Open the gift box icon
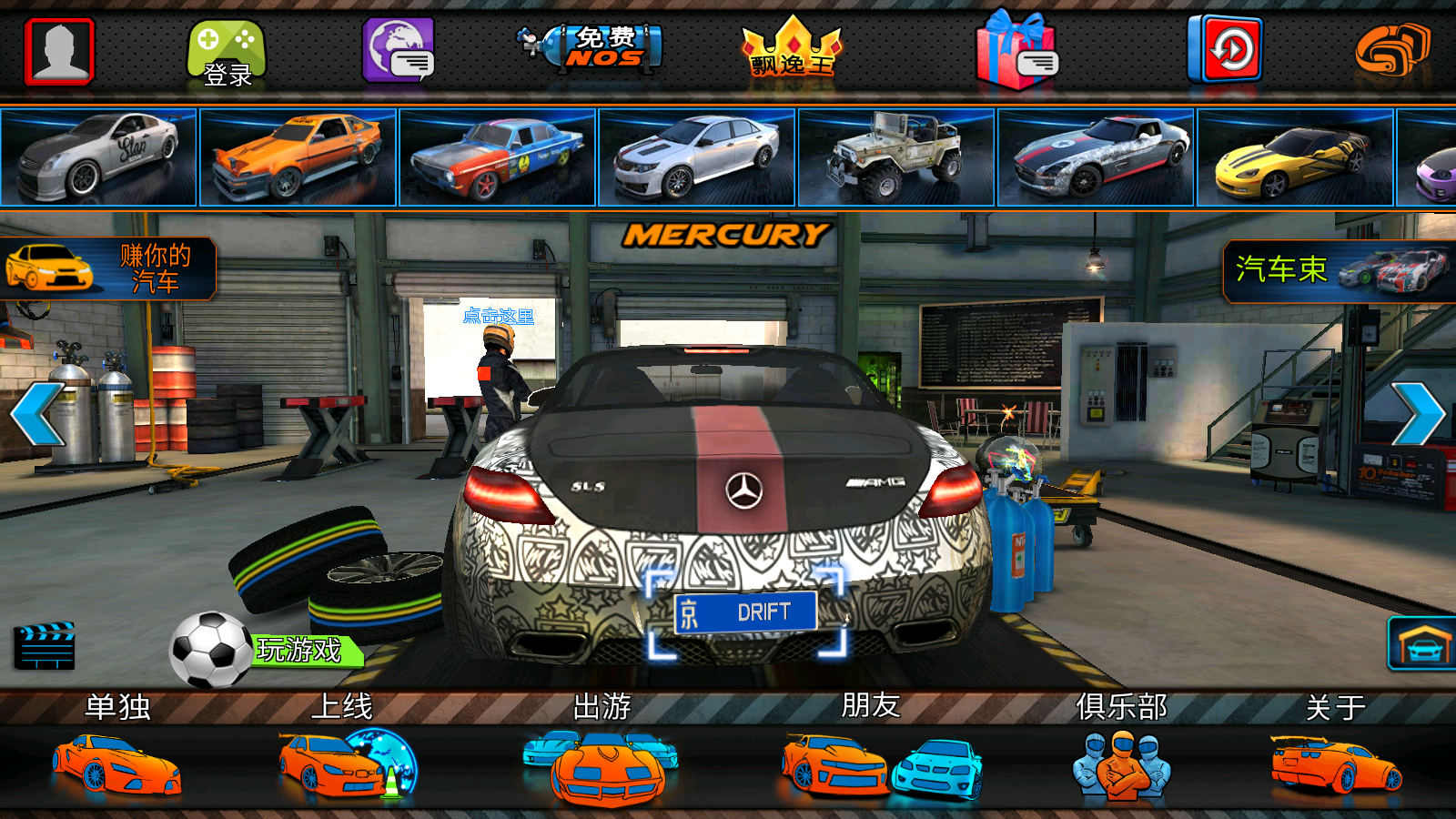 (x=1016, y=52)
